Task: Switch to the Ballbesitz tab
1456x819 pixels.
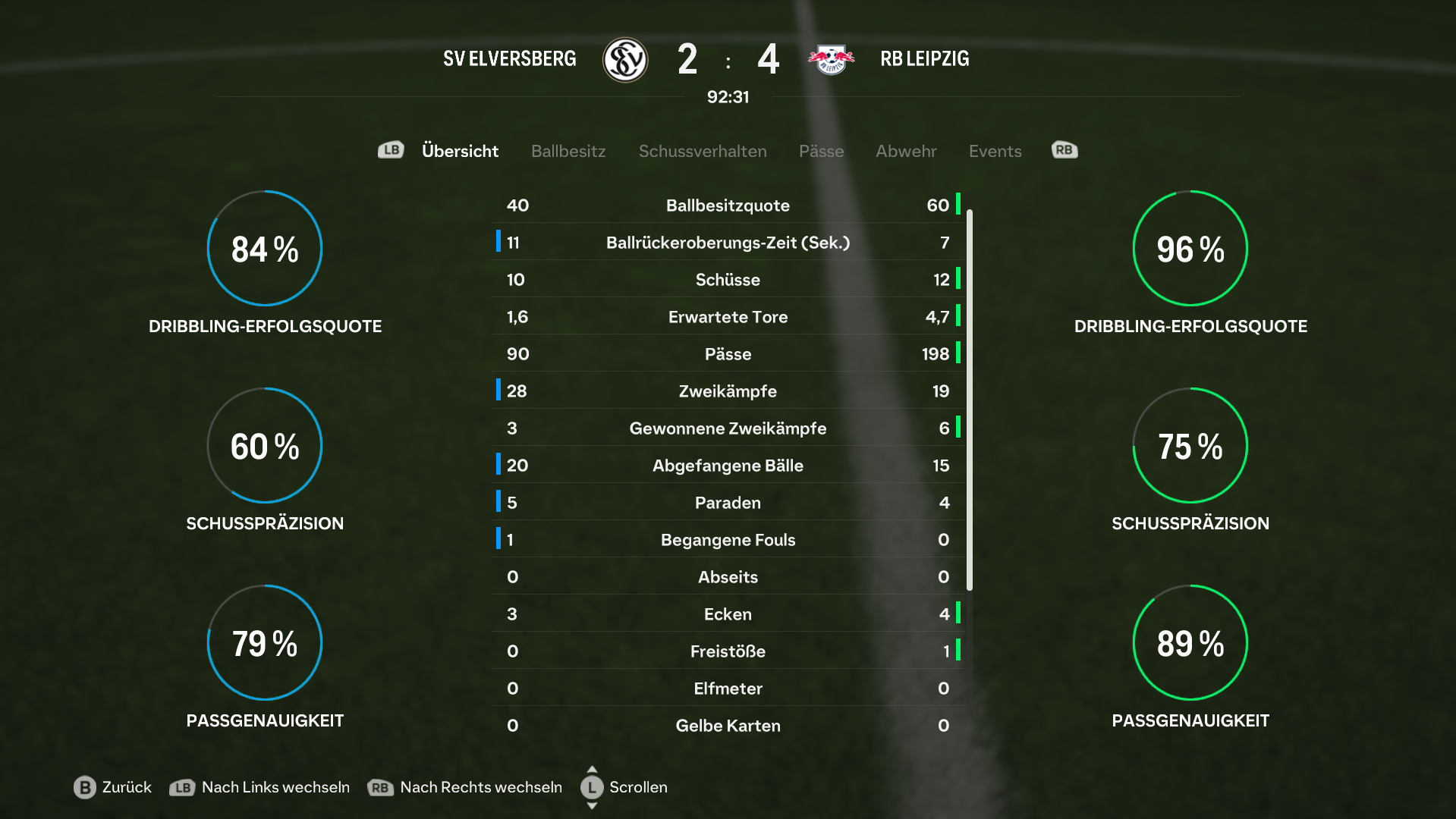Action: pyautogui.click(x=568, y=151)
